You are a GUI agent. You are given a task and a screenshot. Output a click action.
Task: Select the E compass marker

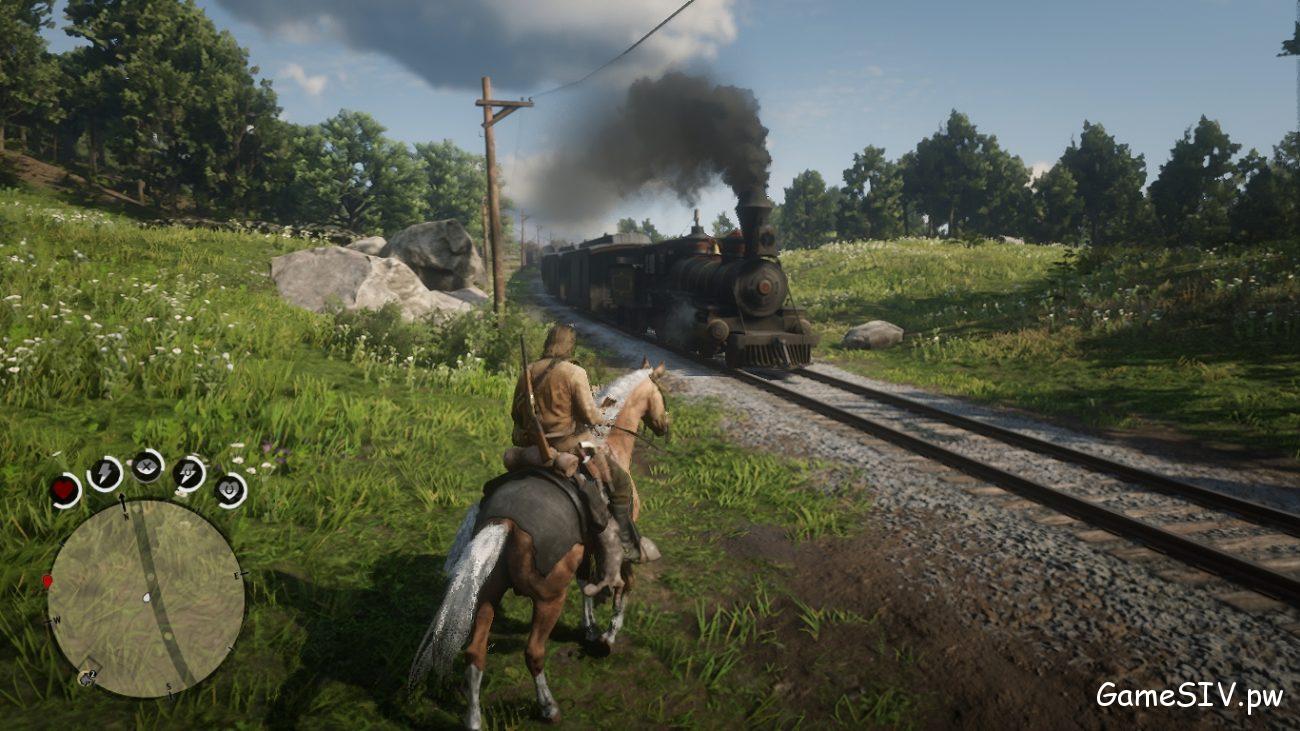coord(237,575)
